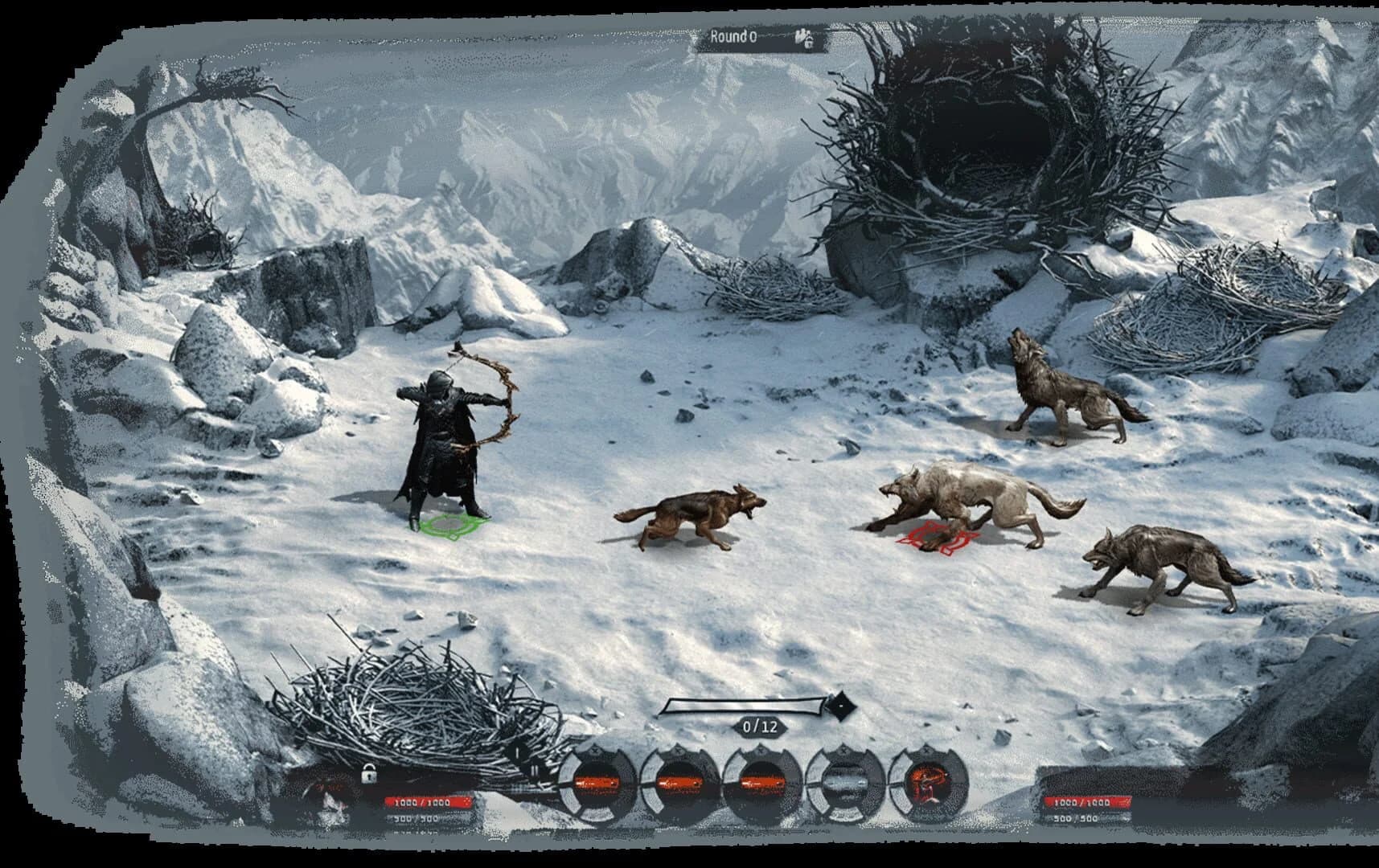Screen dimensions: 1379x868
Task: Click the enemy health bar at the bottom right
Action: coord(1087,801)
